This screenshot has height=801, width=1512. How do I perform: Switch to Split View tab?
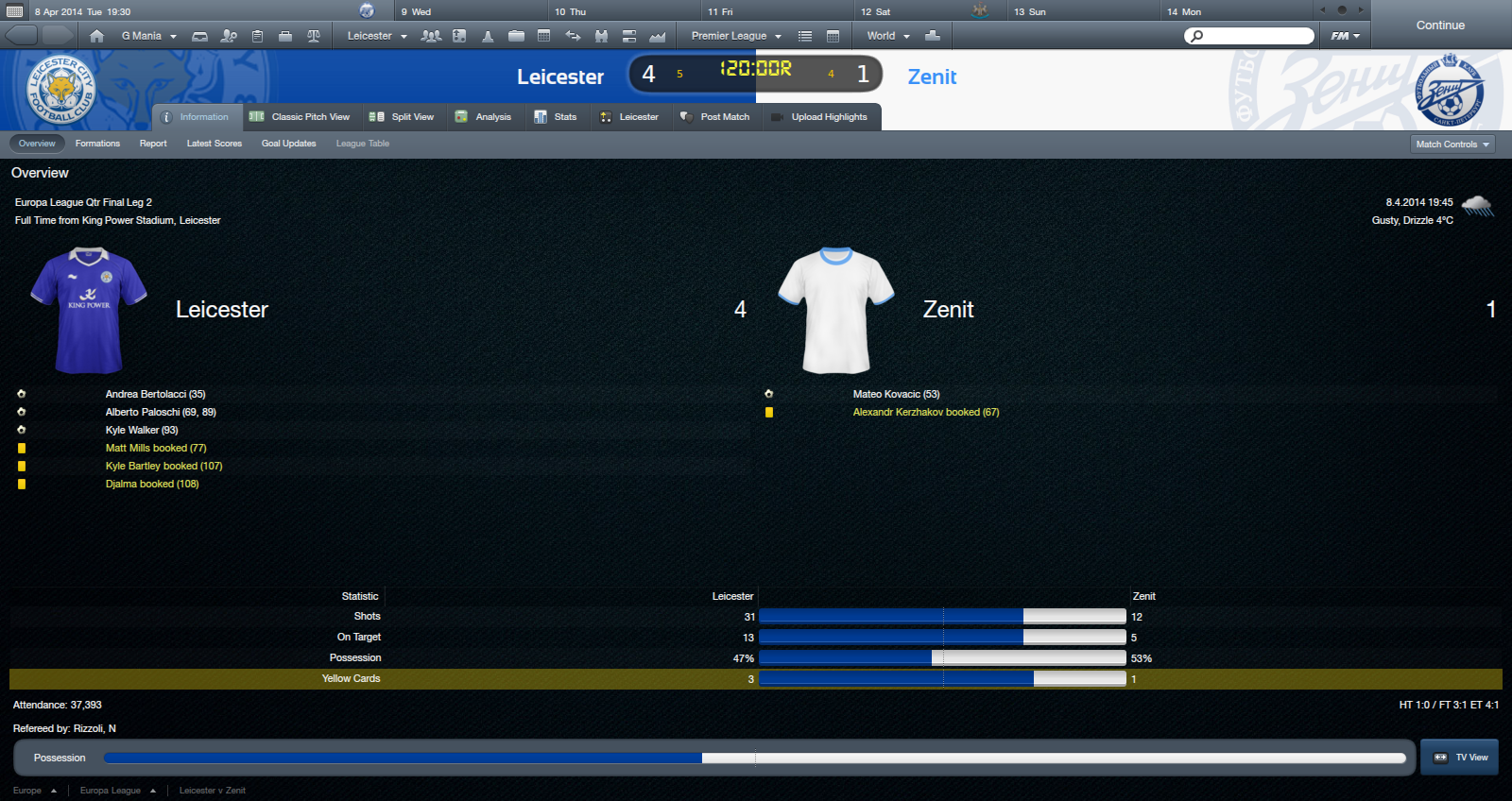[402, 117]
